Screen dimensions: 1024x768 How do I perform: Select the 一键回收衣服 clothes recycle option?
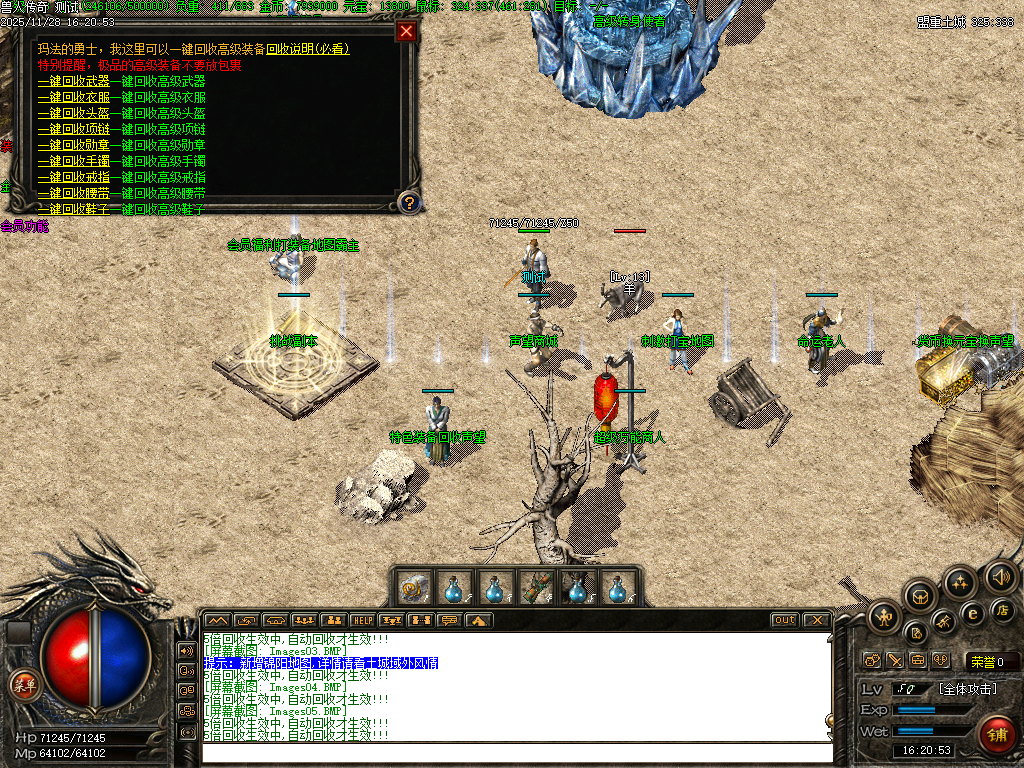(x=73, y=97)
